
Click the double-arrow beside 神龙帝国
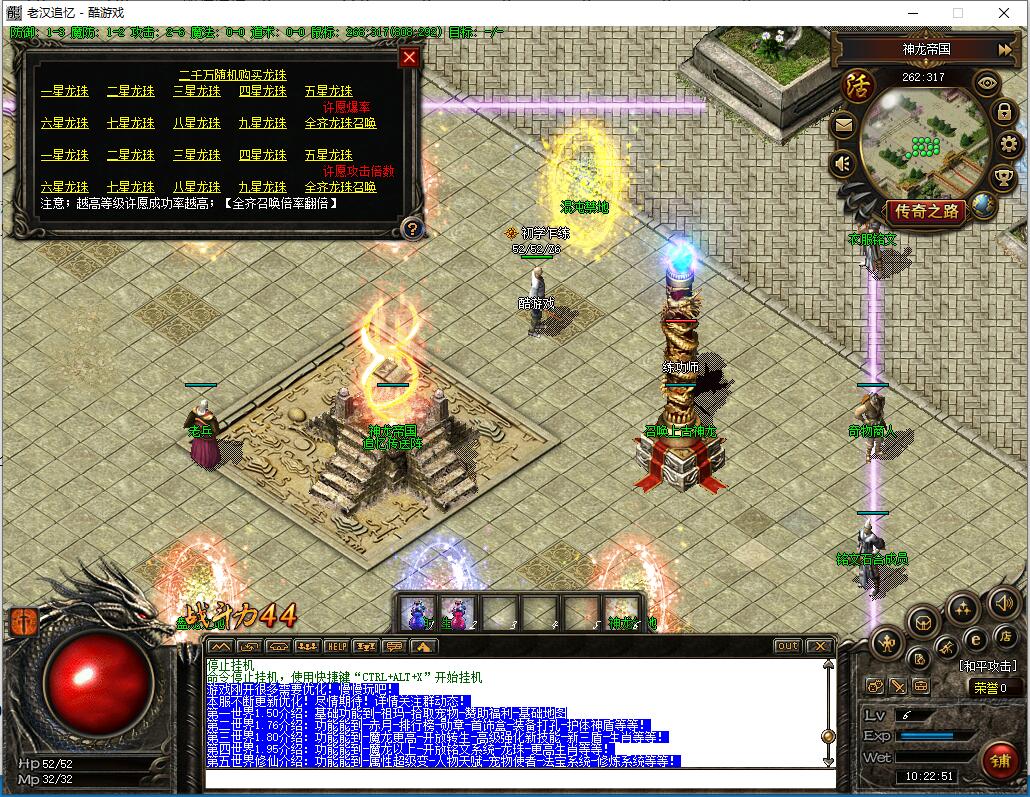[x=1005, y=49]
